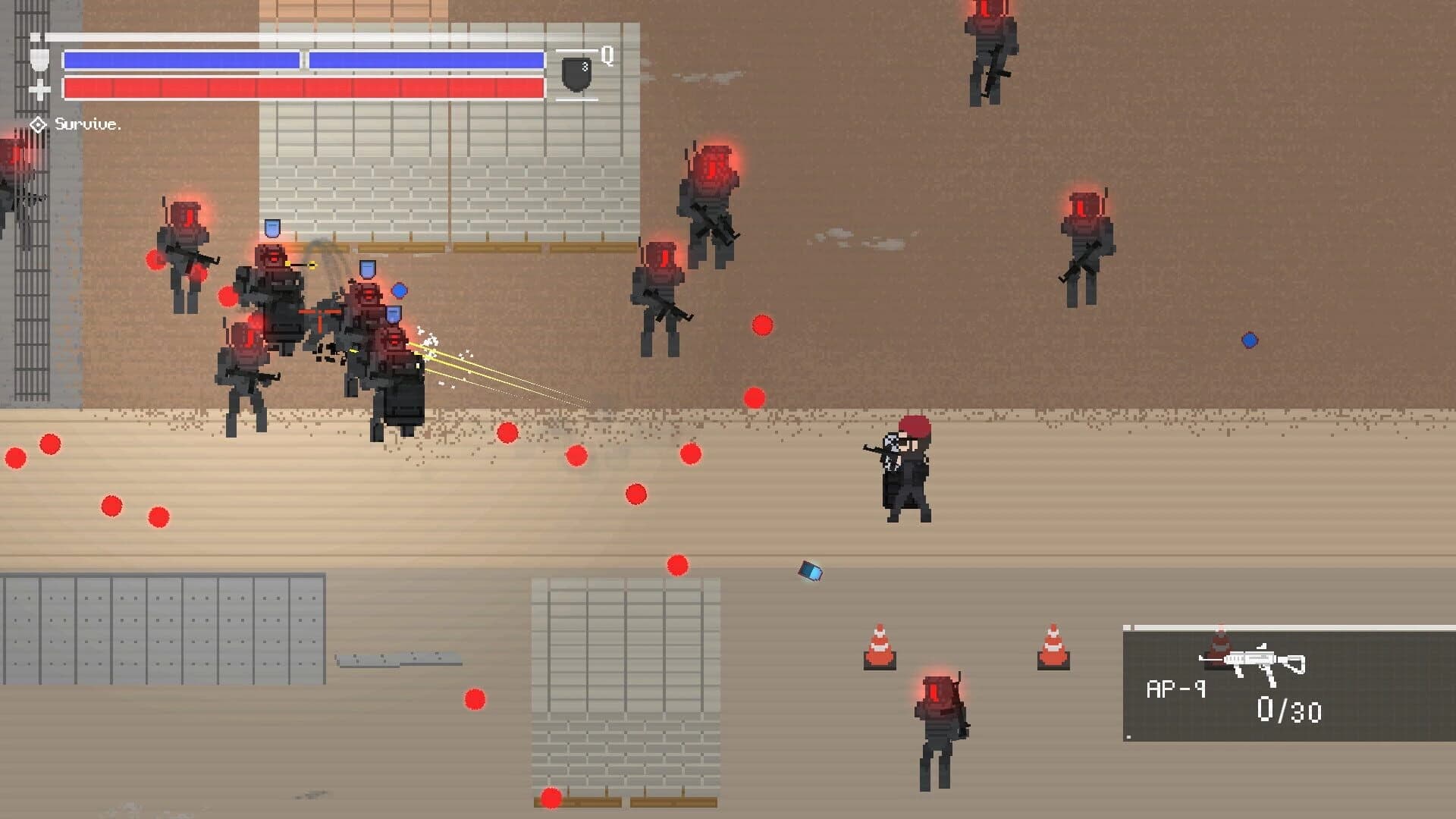Toggle the Q ability slot in the HUD
The image size is (1456, 819).
click(x=607, y=55)
